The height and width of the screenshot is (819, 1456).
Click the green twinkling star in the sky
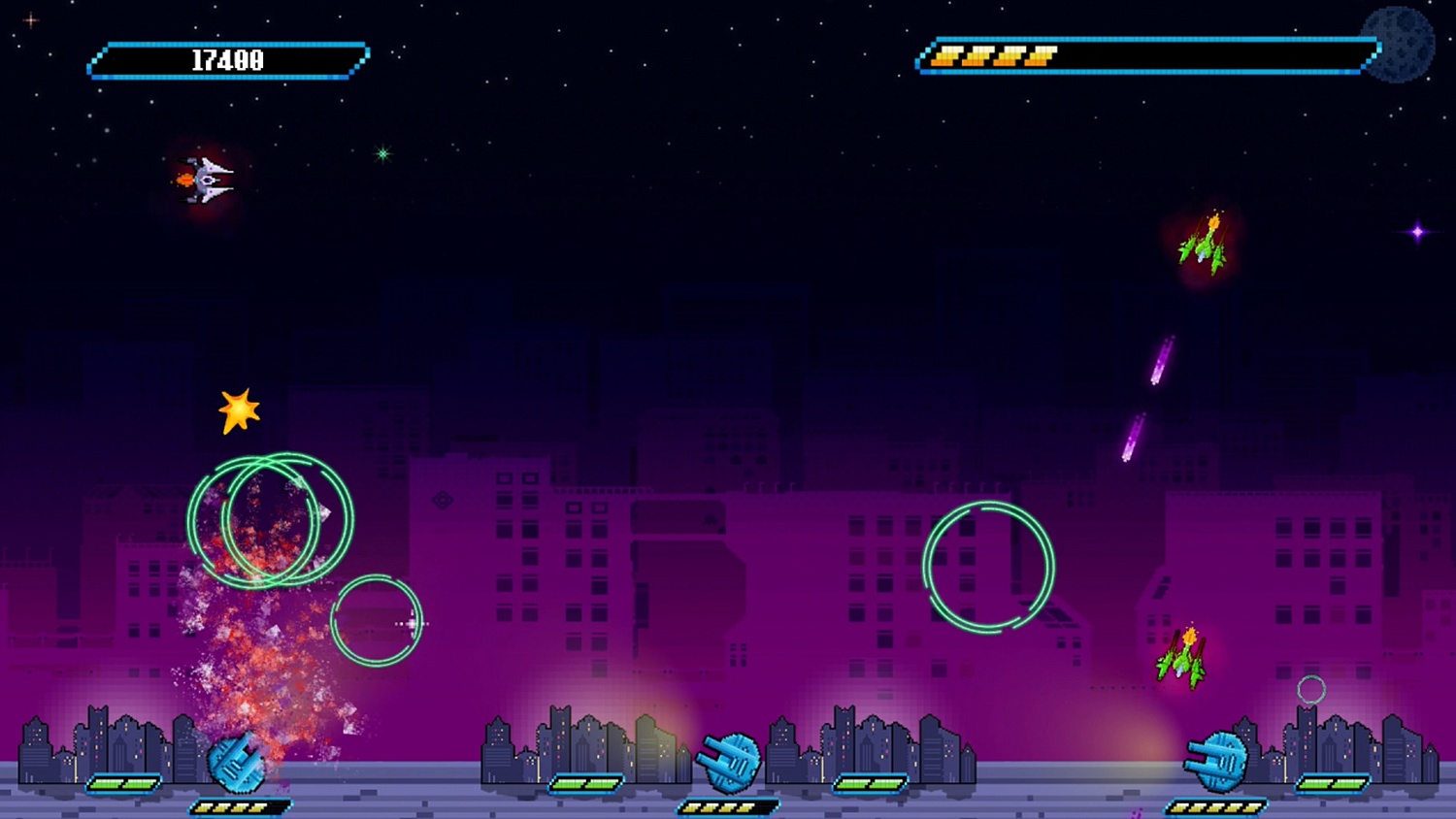(381, 151)
